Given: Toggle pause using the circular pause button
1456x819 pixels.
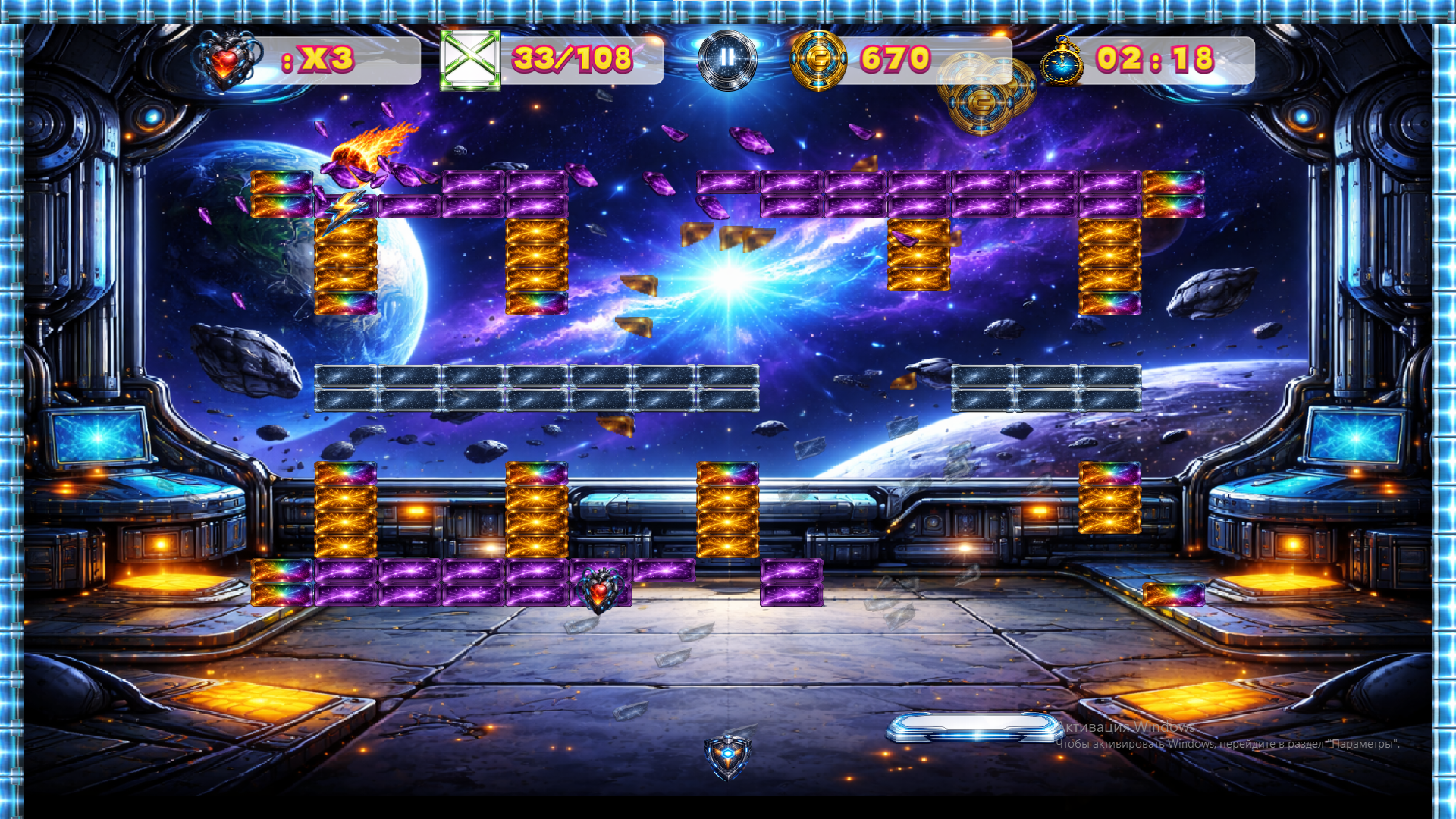Looking at the screenshot, I should tap(726, 58).
